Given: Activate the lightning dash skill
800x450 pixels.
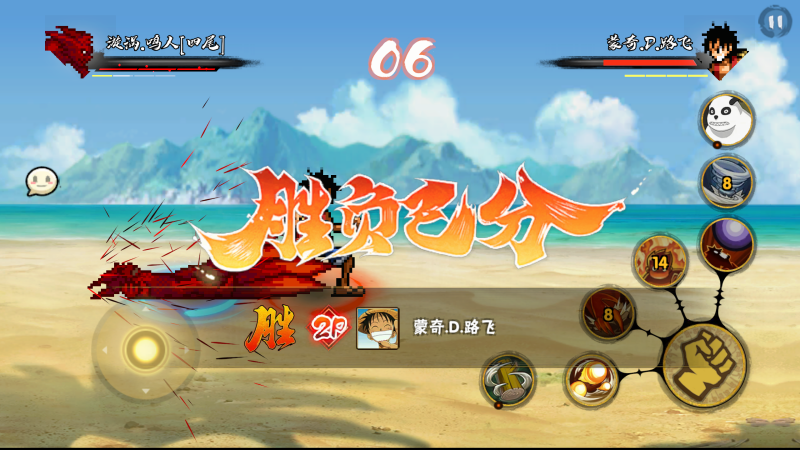Looking at the screenshot, I should pyautogui.click(x=507, y=380).
